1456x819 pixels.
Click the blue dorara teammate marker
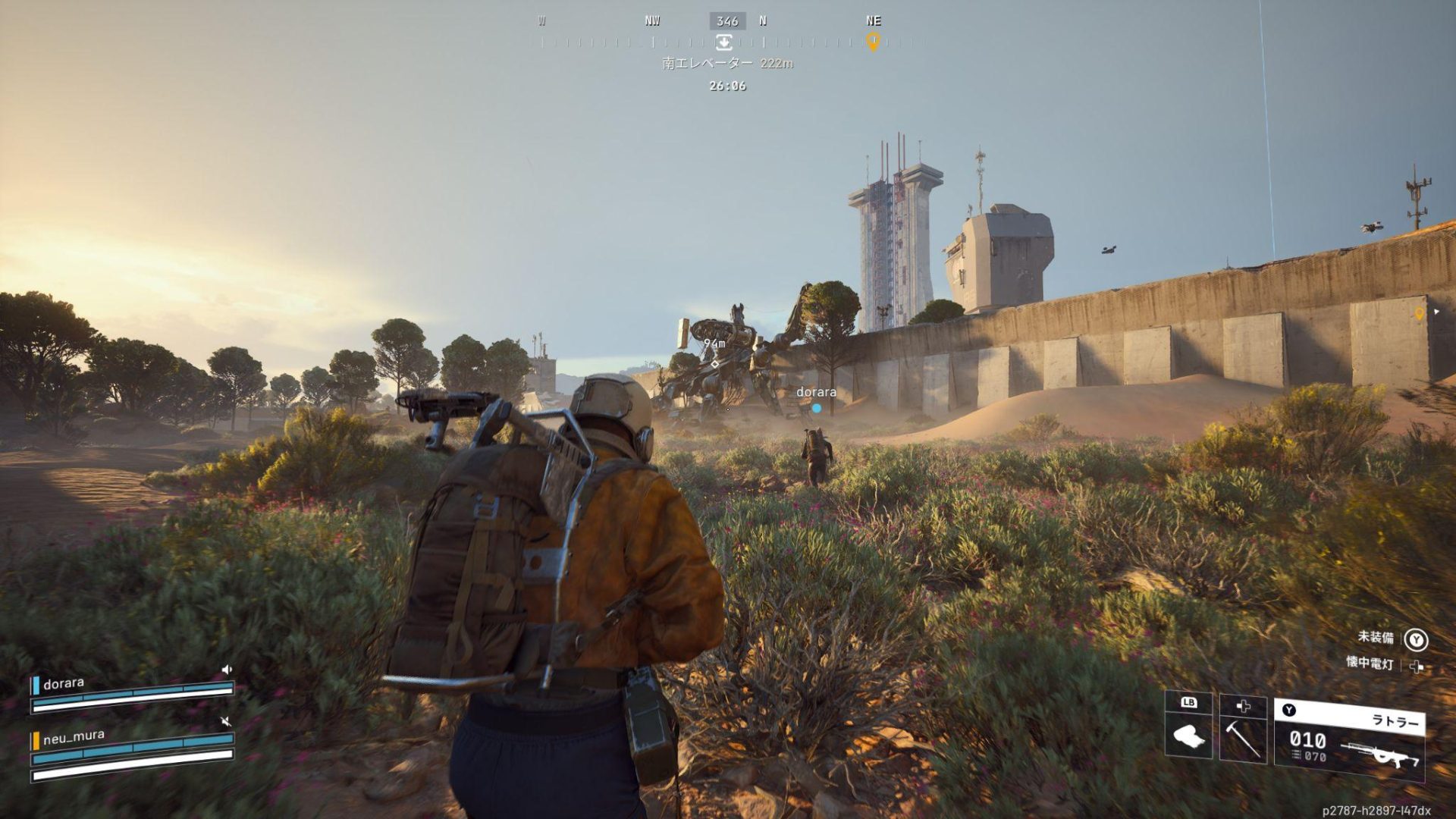pyautogui.click(x=817, y=408)
